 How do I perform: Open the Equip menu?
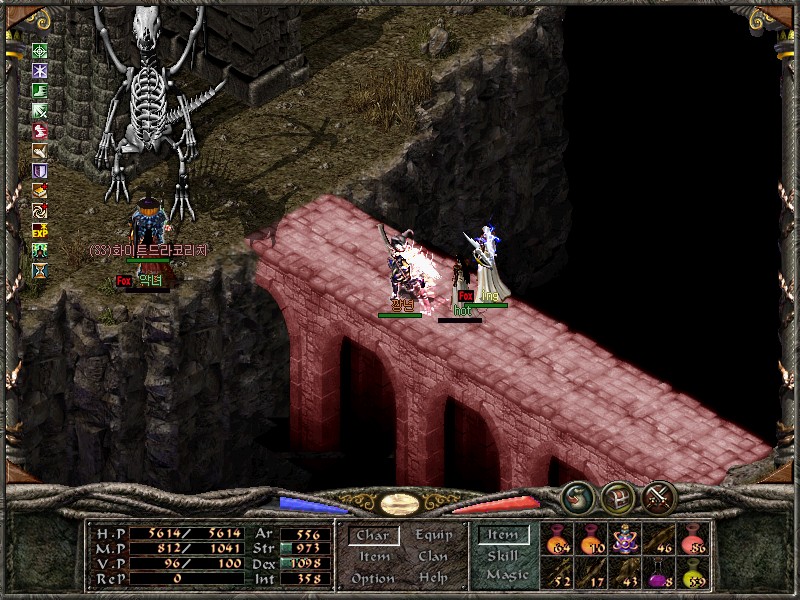coord(433,536)
